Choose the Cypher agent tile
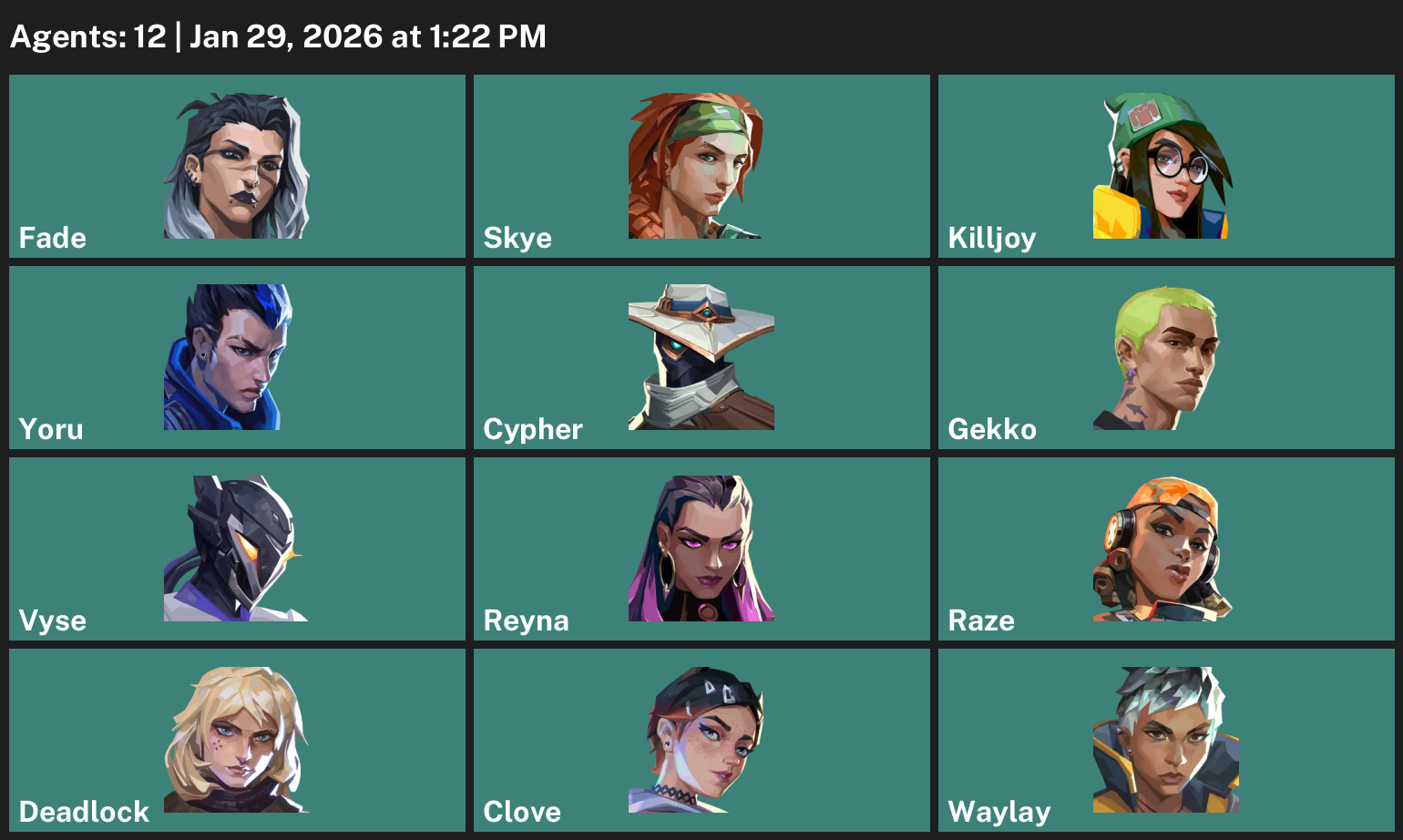 (701, 357)
